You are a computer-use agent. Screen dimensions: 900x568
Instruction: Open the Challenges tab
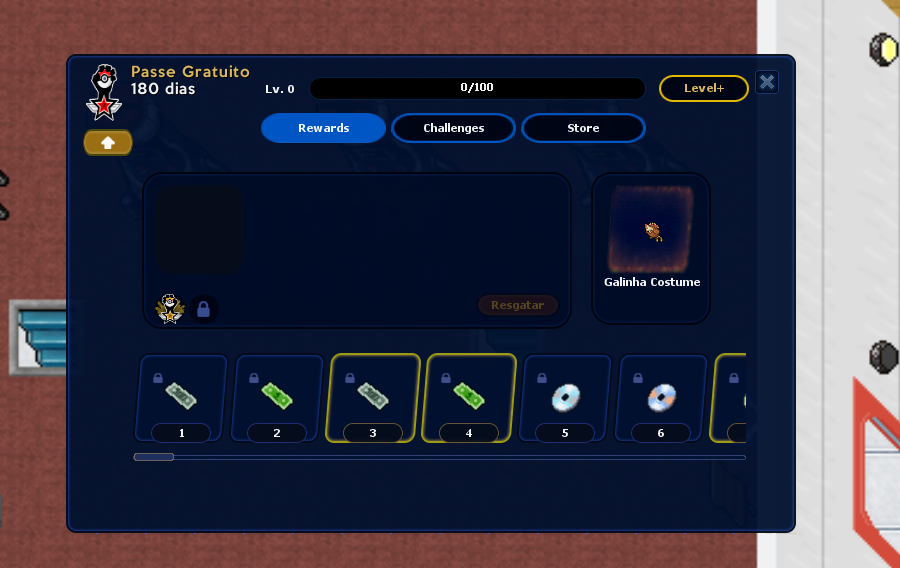point(453,128)
